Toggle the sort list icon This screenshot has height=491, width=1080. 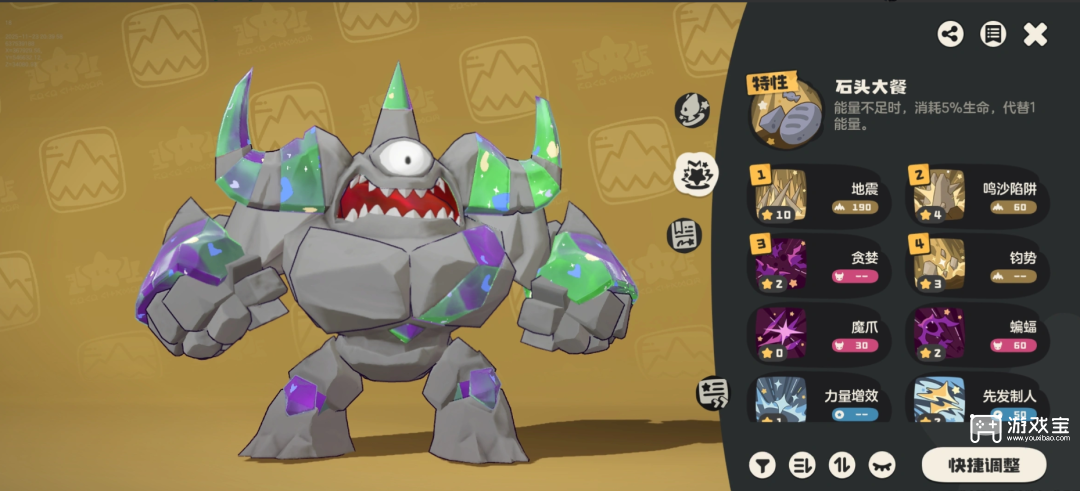coord(803,464)
